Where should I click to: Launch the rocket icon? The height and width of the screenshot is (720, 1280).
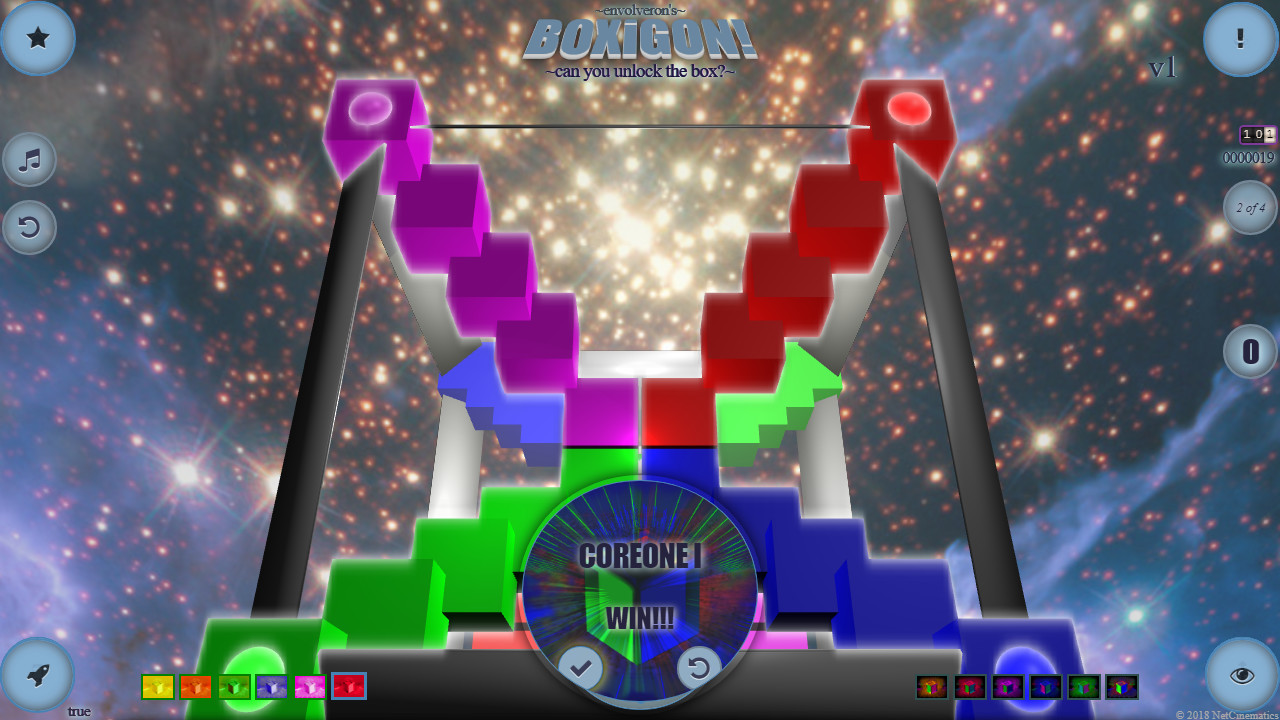point(38,672)
